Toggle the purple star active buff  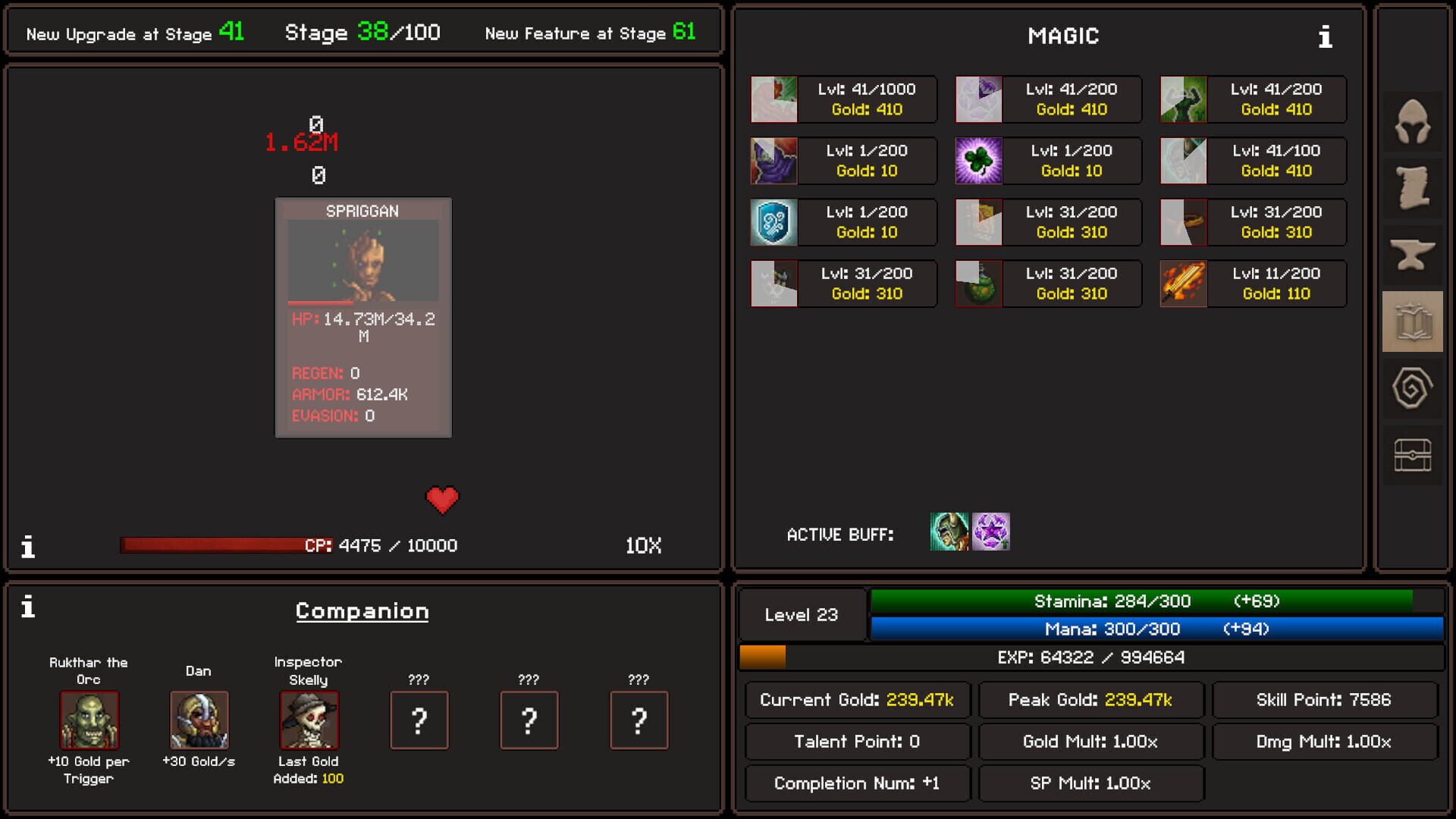(990, 532)
